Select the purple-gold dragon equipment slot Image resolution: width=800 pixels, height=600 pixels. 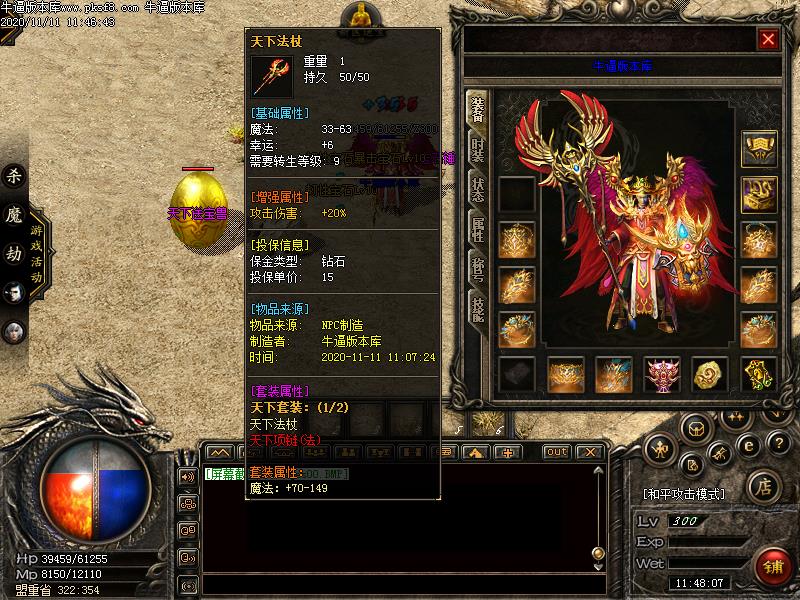tap(758, 194)
